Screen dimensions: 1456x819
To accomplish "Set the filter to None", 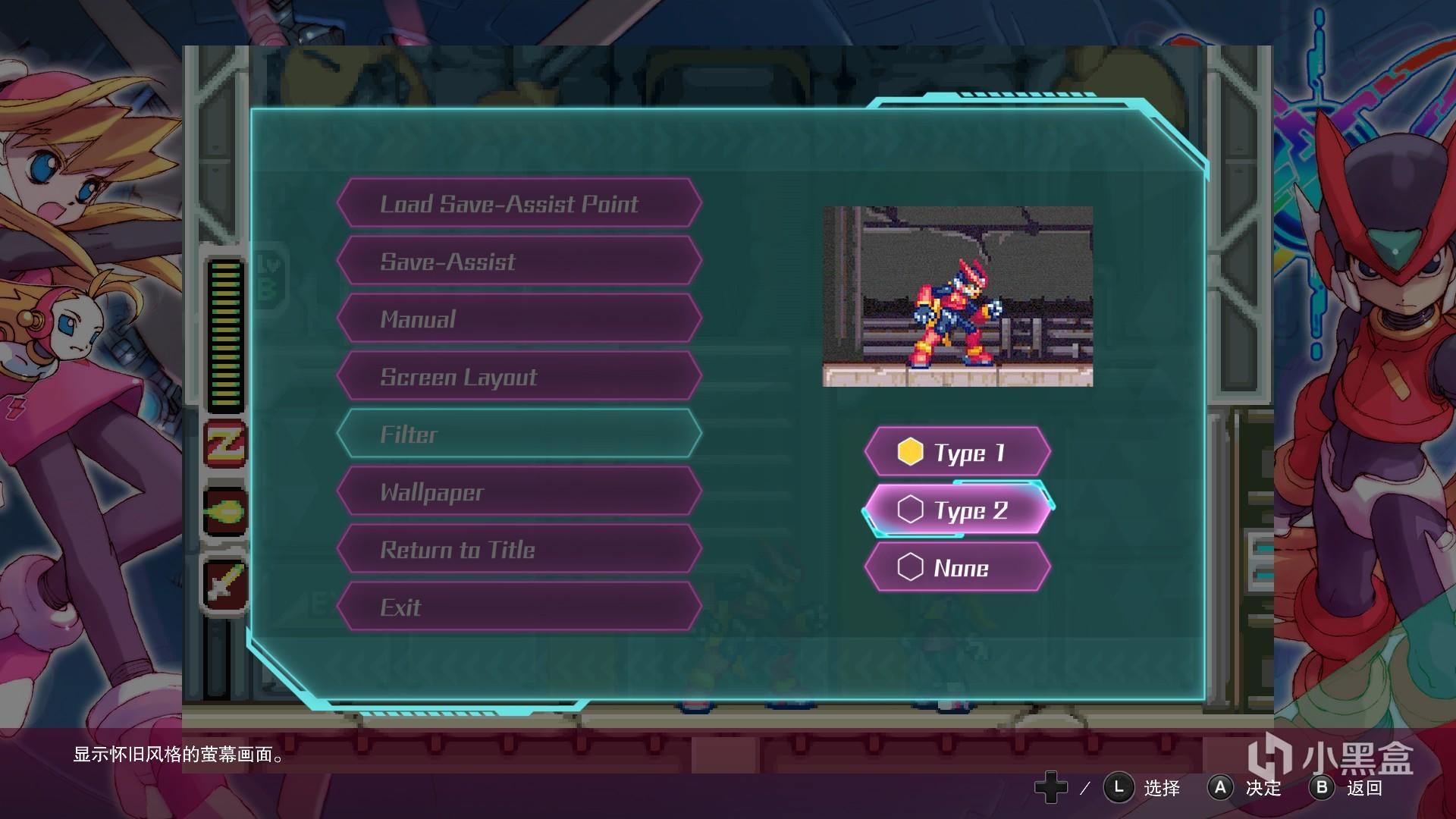I will 957,567.
